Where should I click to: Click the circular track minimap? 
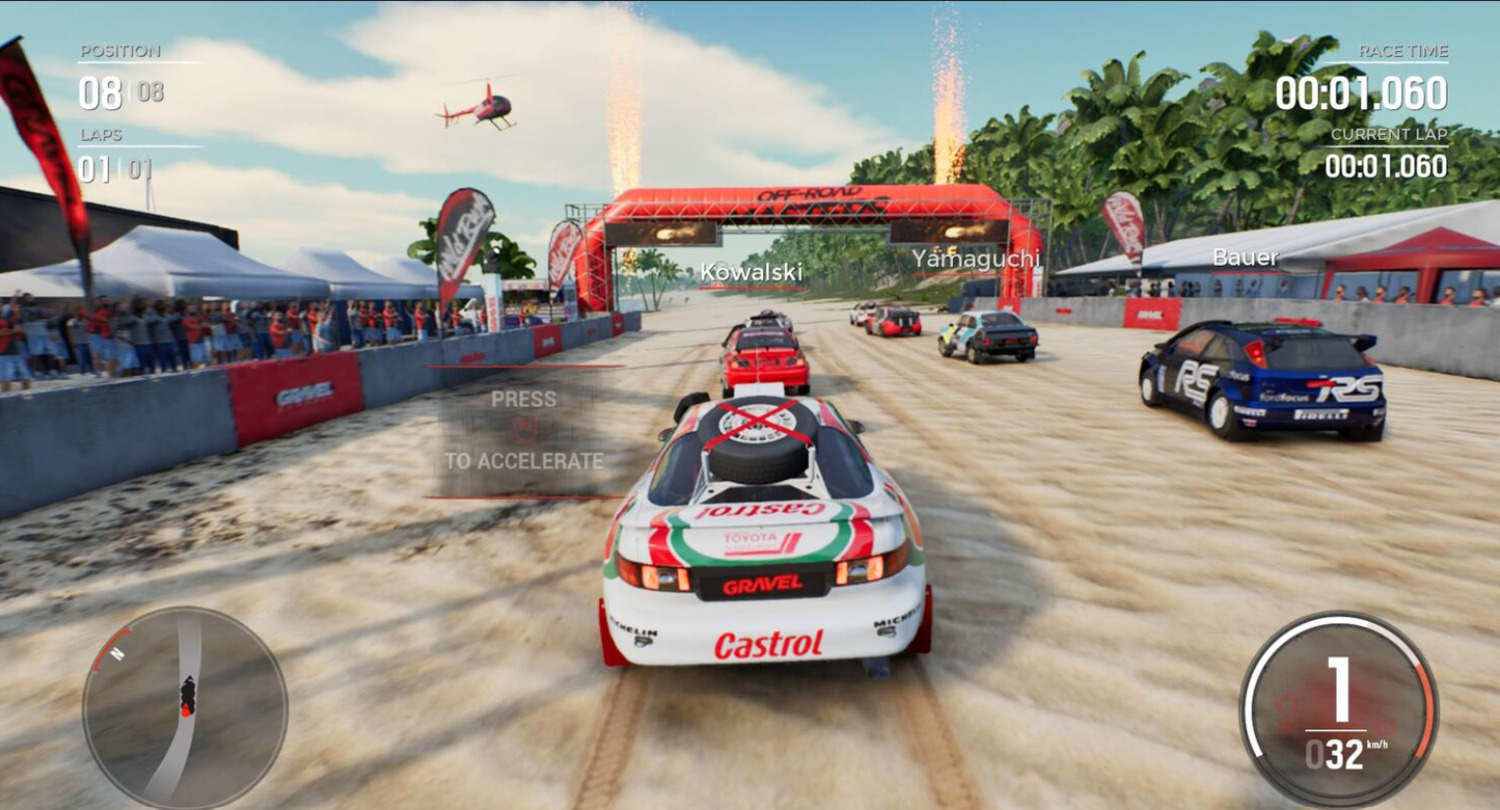point(185,709)
